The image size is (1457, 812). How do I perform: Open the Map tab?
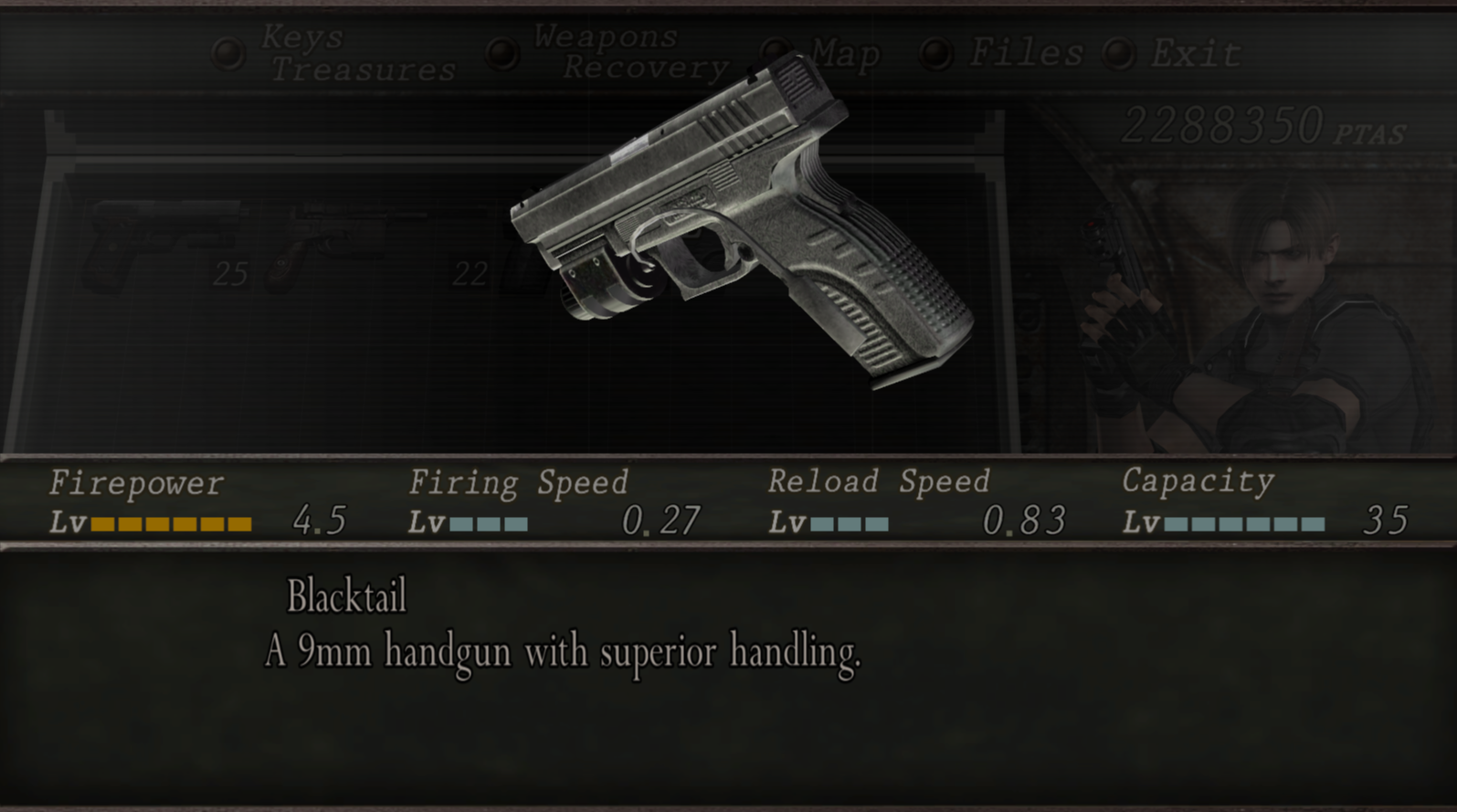[x=845, y=54]
